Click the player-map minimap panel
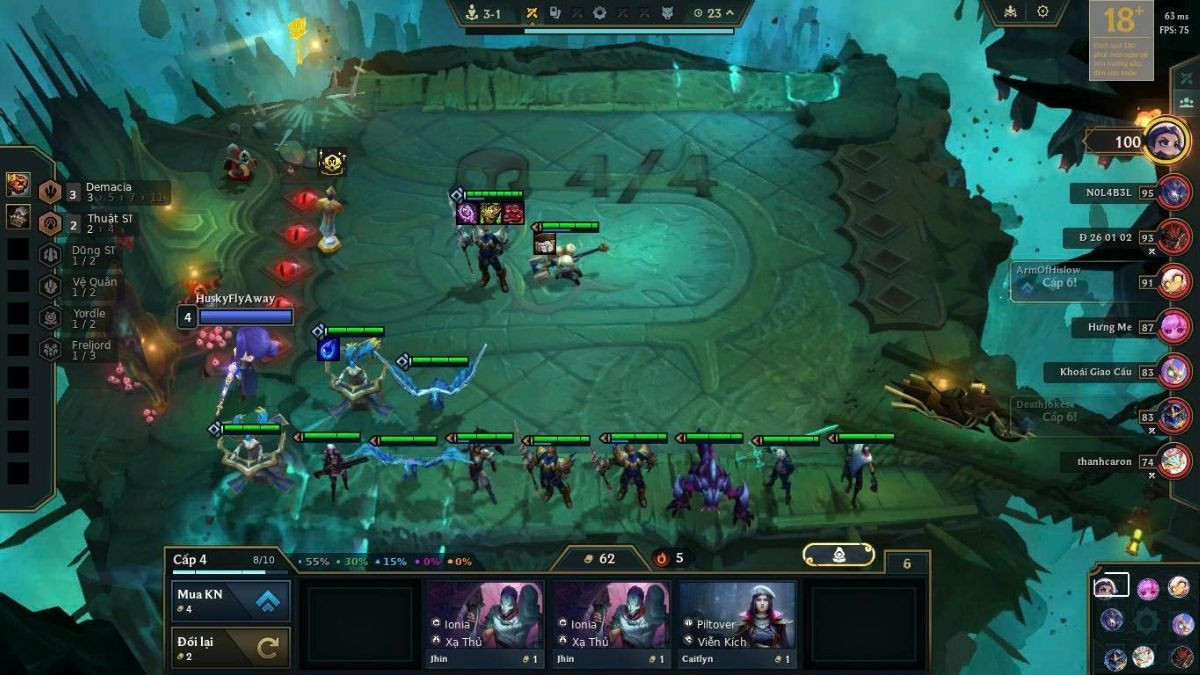Screen dimensions: 1200x675 pos(1144,621)
